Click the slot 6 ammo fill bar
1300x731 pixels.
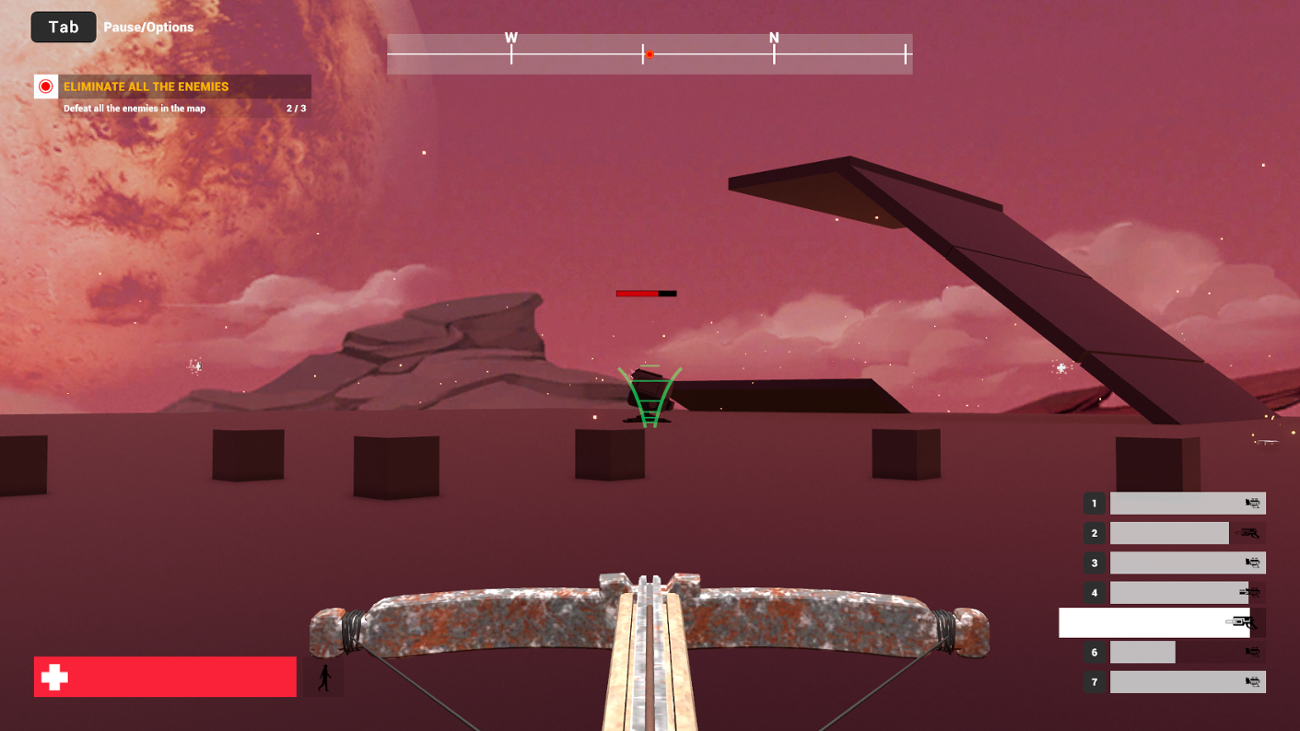(1142, 652)
